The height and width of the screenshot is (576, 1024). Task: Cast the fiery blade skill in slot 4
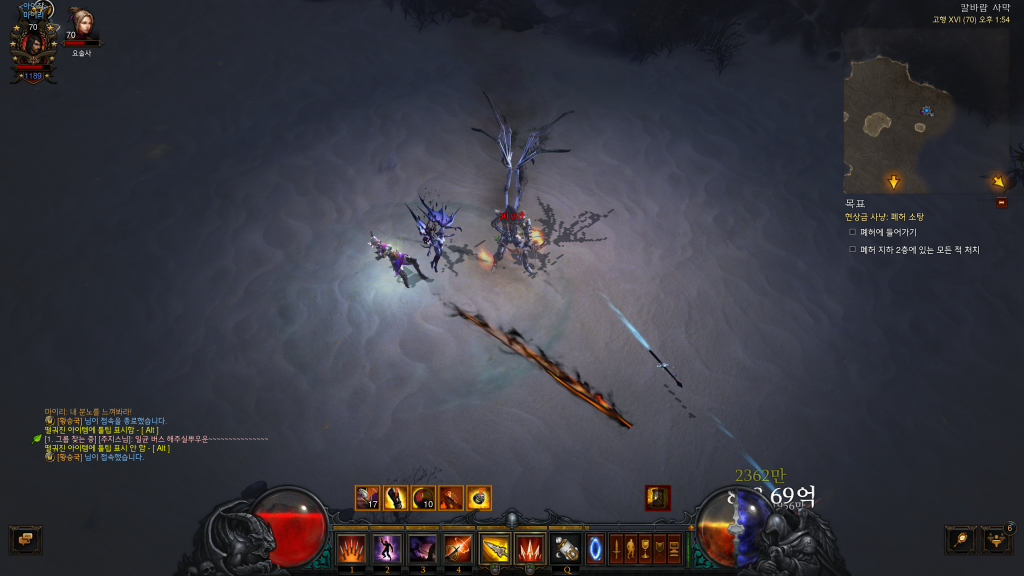pos(459,548)
